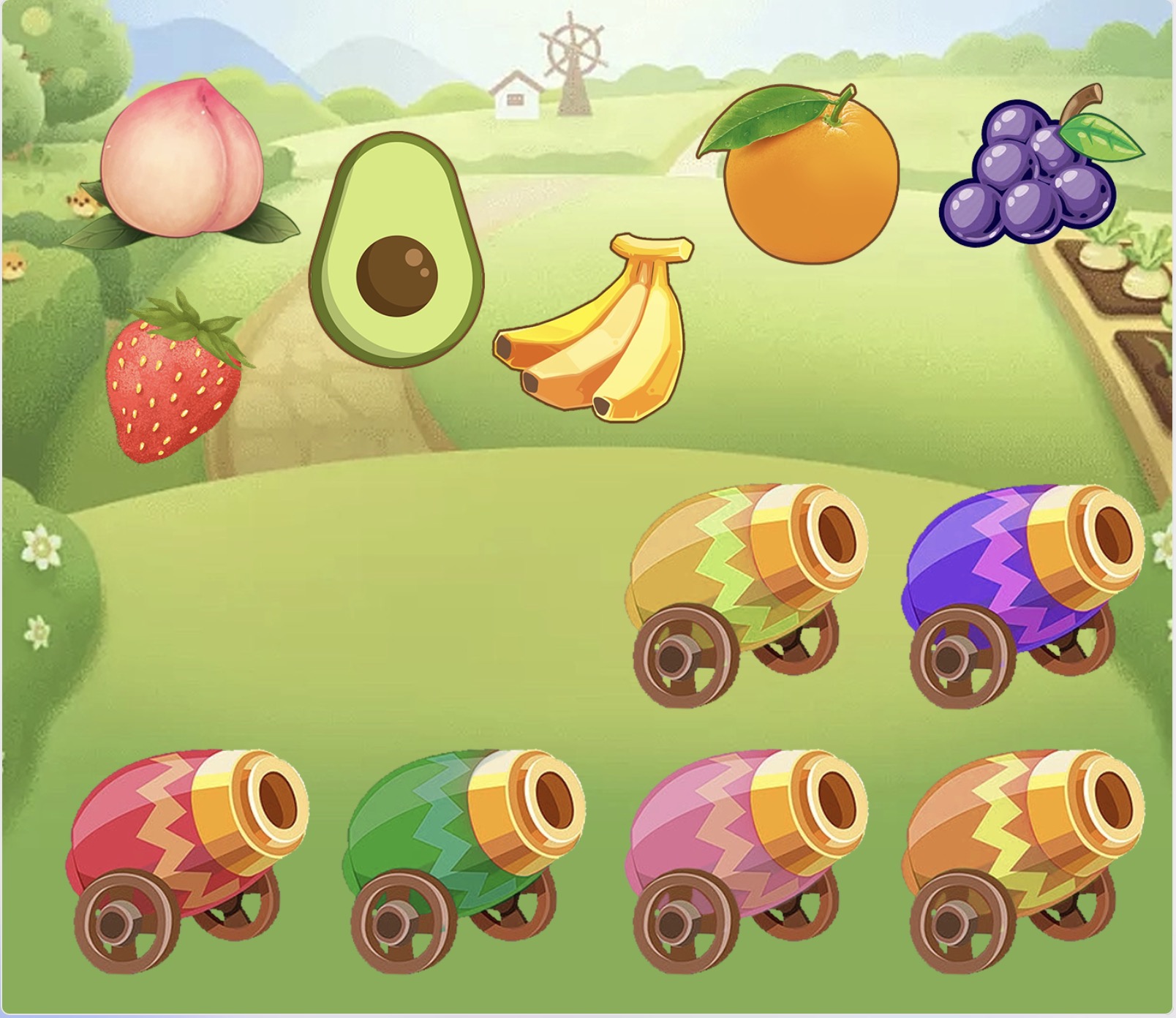1176x1018 pixels.
Task: Choose the yellow cannon with green zigzag
Action: click(746, 592)
